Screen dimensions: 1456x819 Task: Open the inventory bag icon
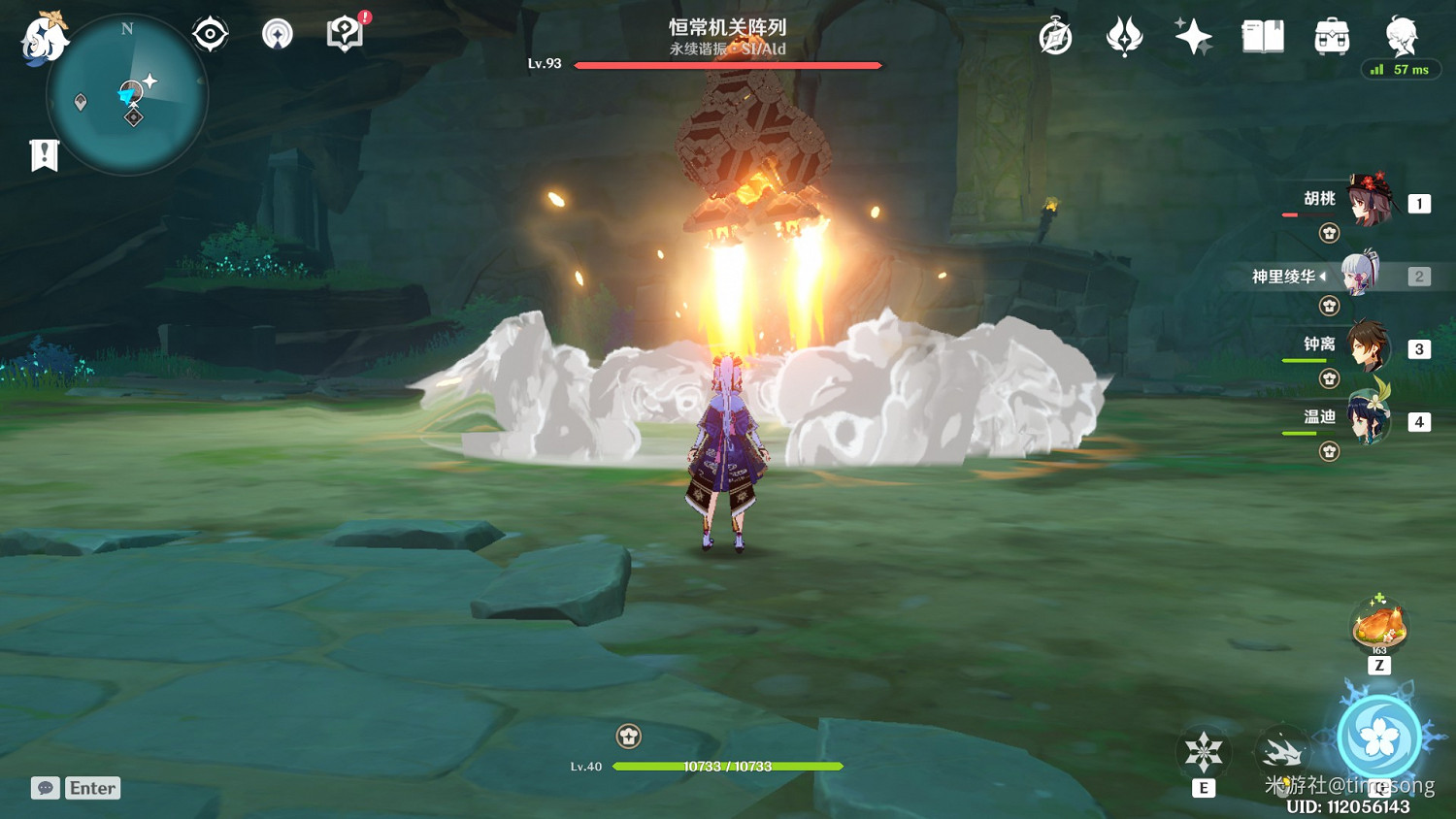click(1332, 35)
